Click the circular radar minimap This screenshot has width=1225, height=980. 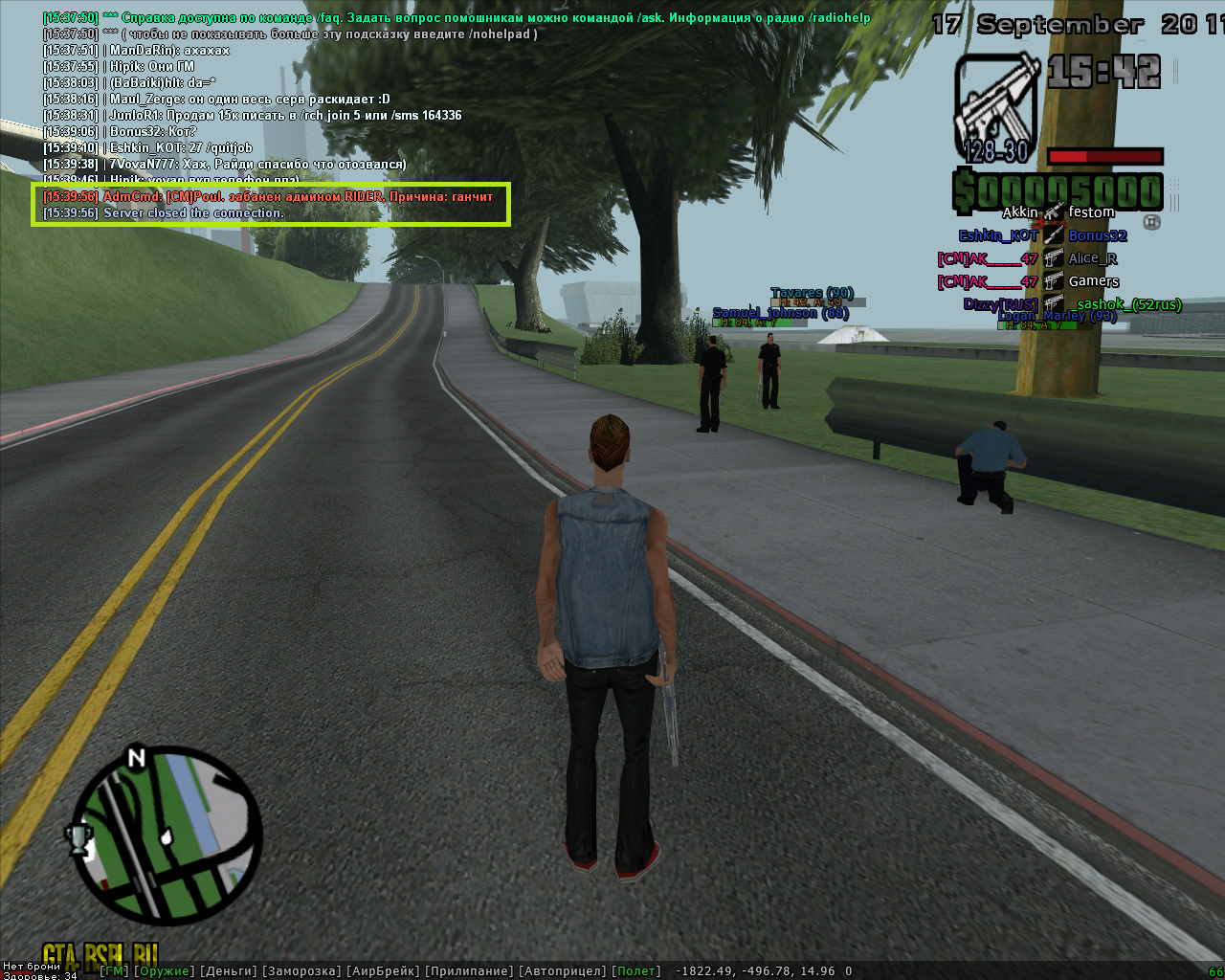(168, 835)
